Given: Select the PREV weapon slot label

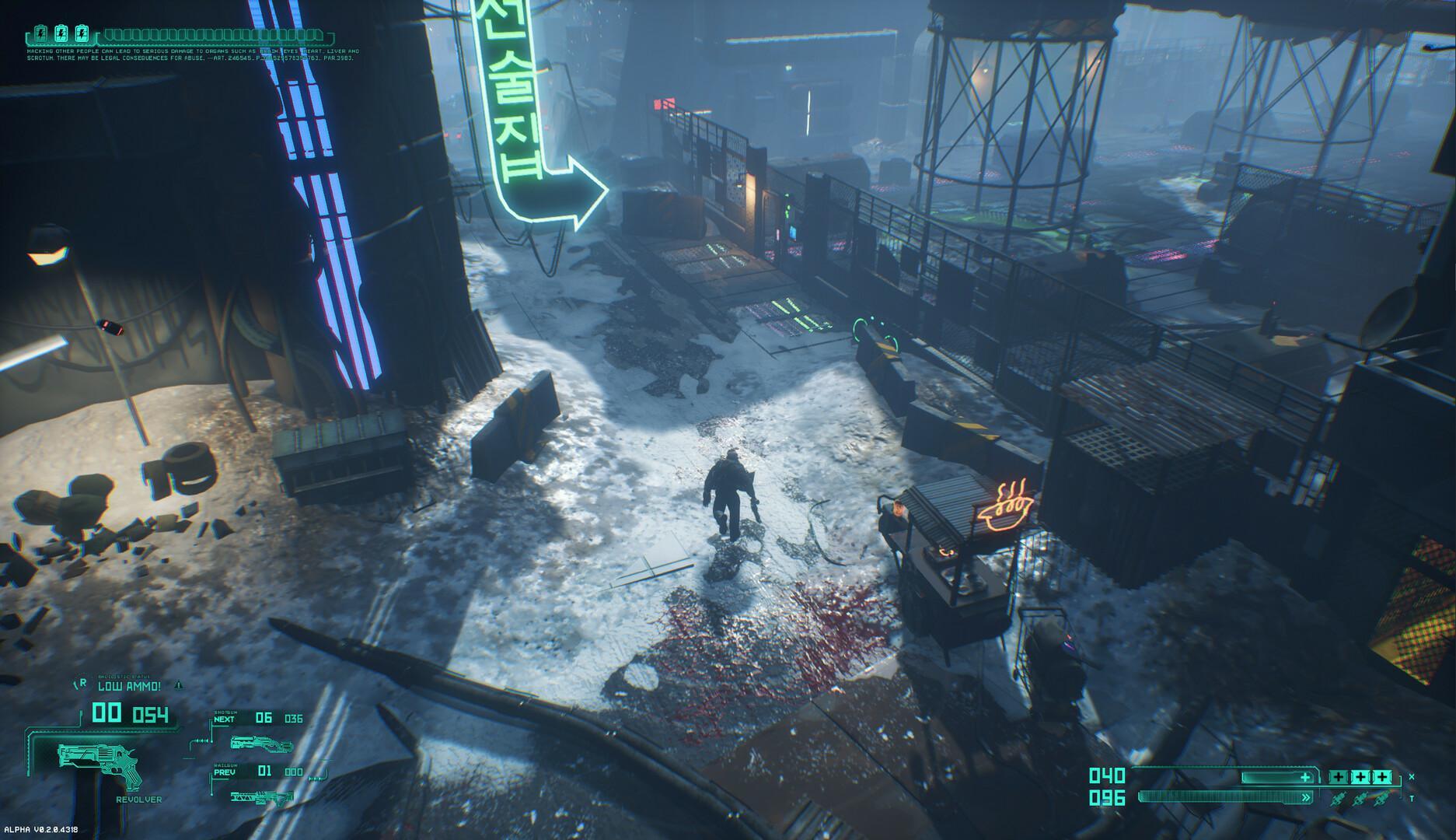Looking at the screenshot, I should tap(224, 772).
